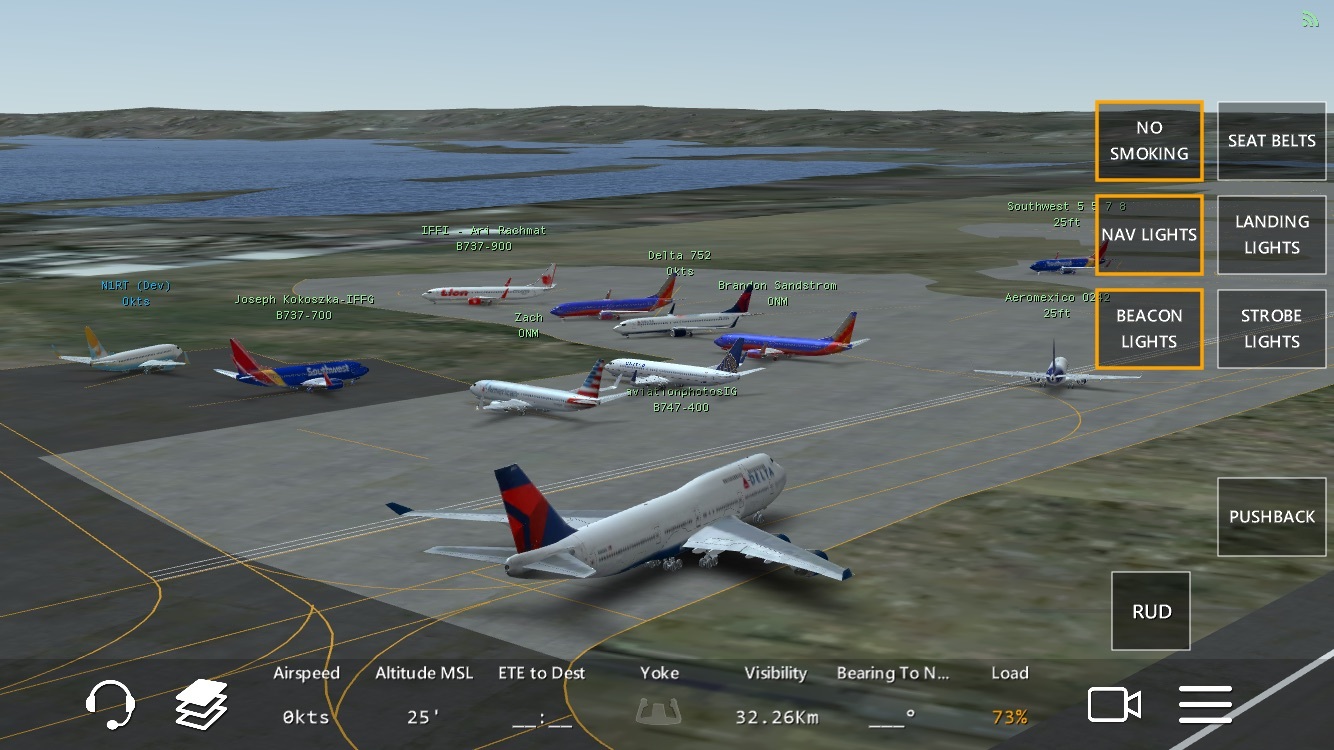Activate the Strobe Lights

tap(1271, 329)
